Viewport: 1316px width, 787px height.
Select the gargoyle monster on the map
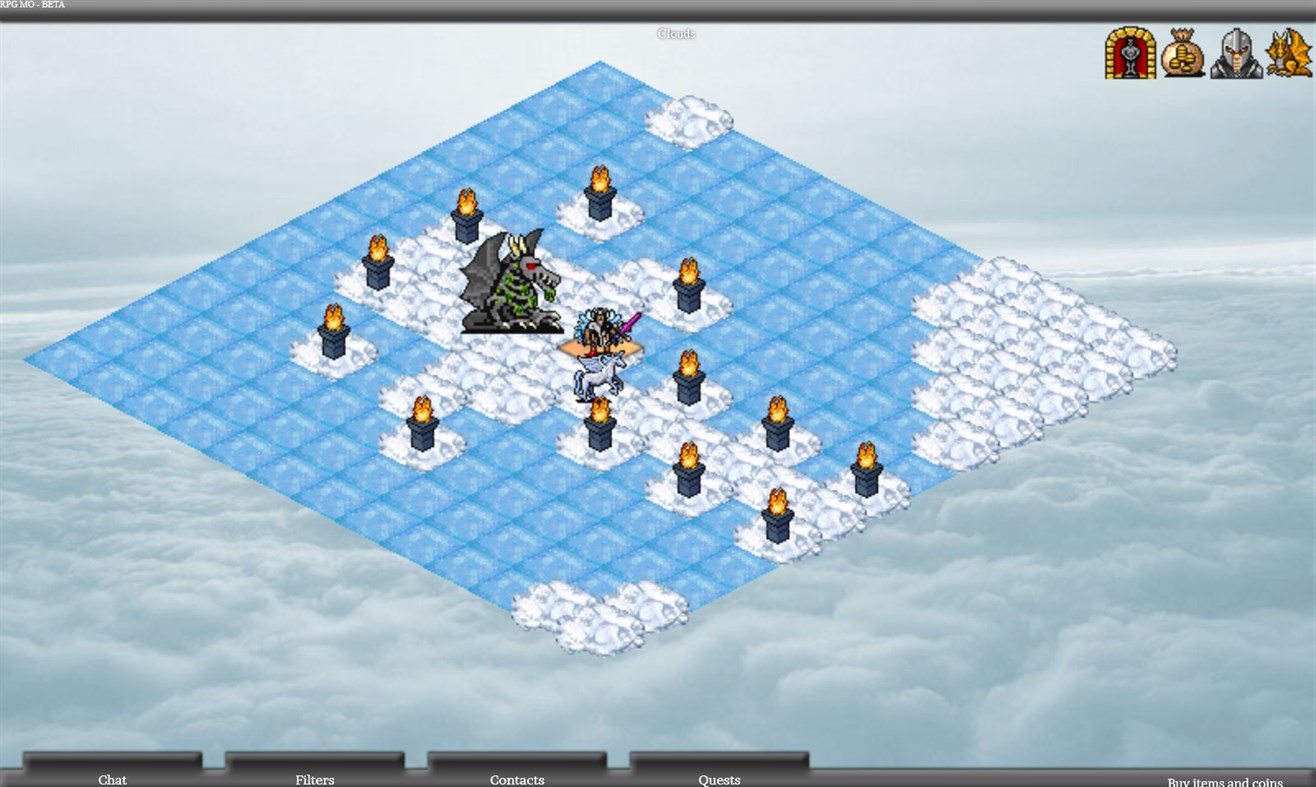512,285
